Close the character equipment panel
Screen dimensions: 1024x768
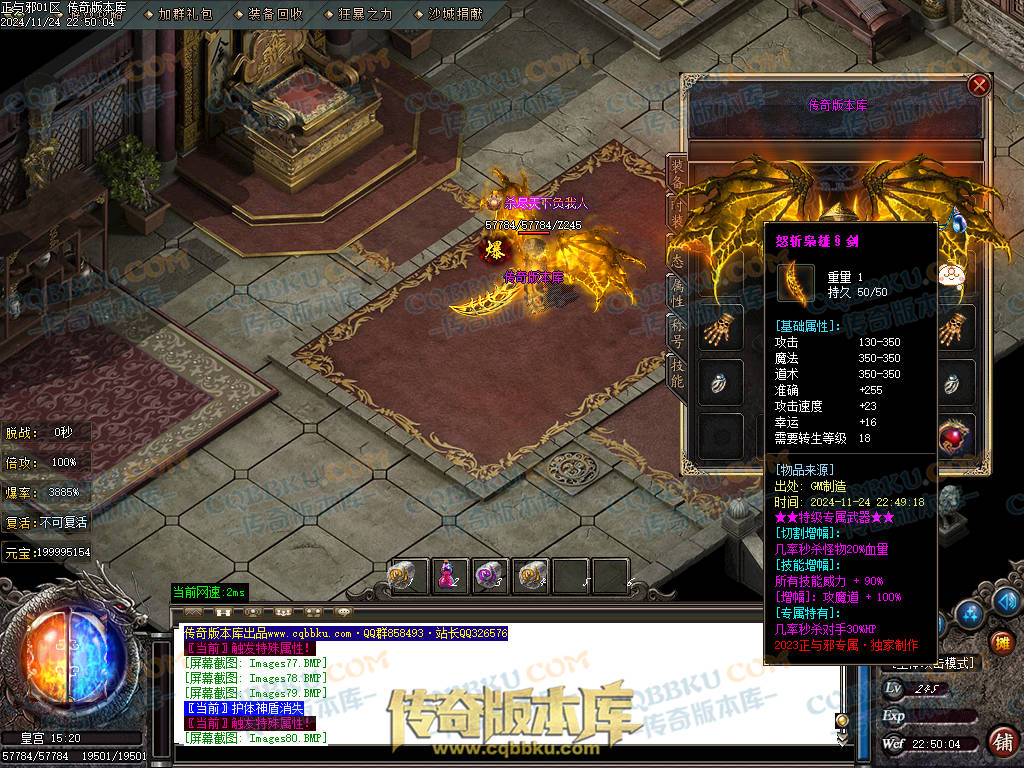979,85
